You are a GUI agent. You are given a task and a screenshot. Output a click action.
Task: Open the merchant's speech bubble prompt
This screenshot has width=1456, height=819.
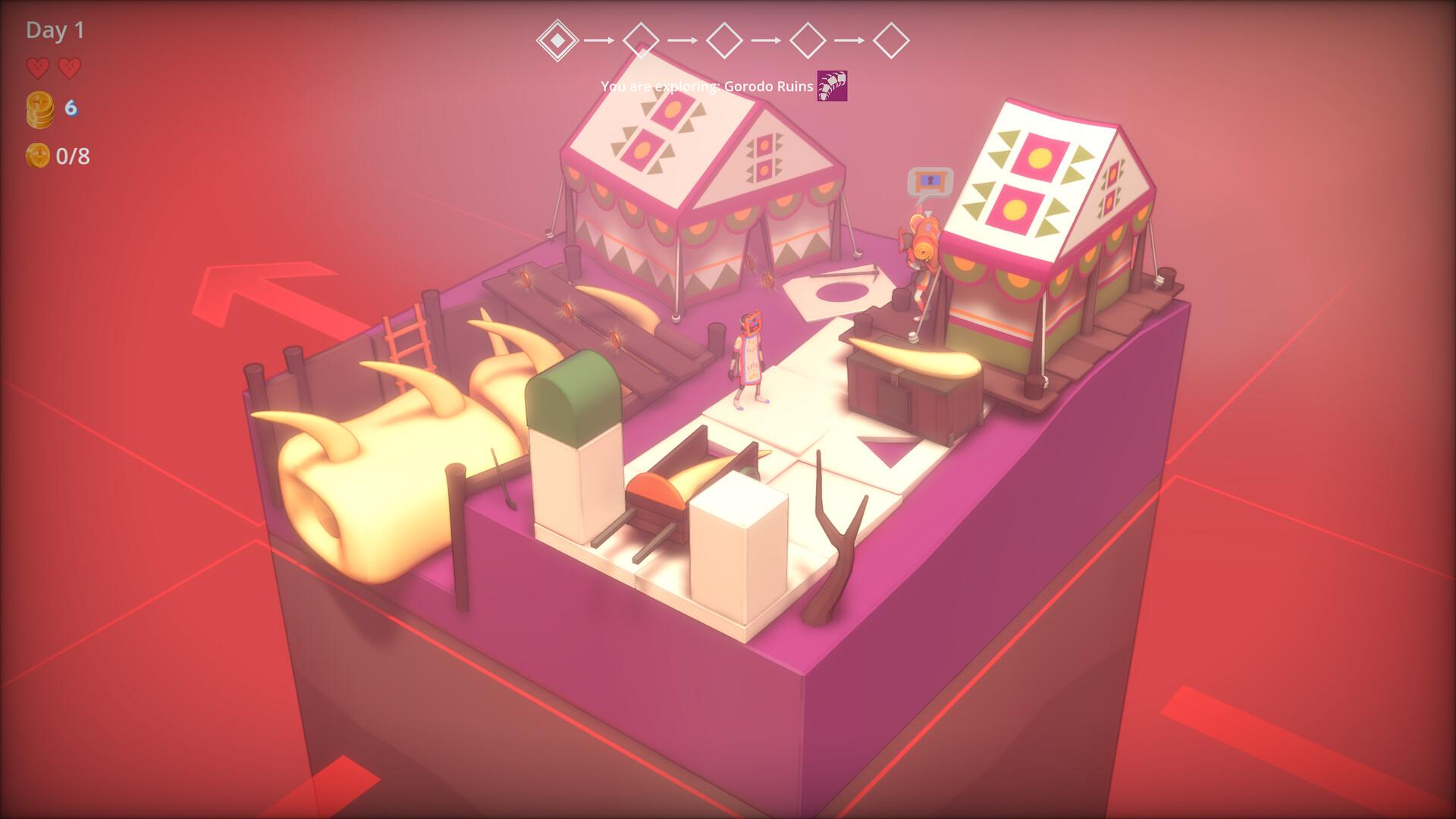pos(930,182)
